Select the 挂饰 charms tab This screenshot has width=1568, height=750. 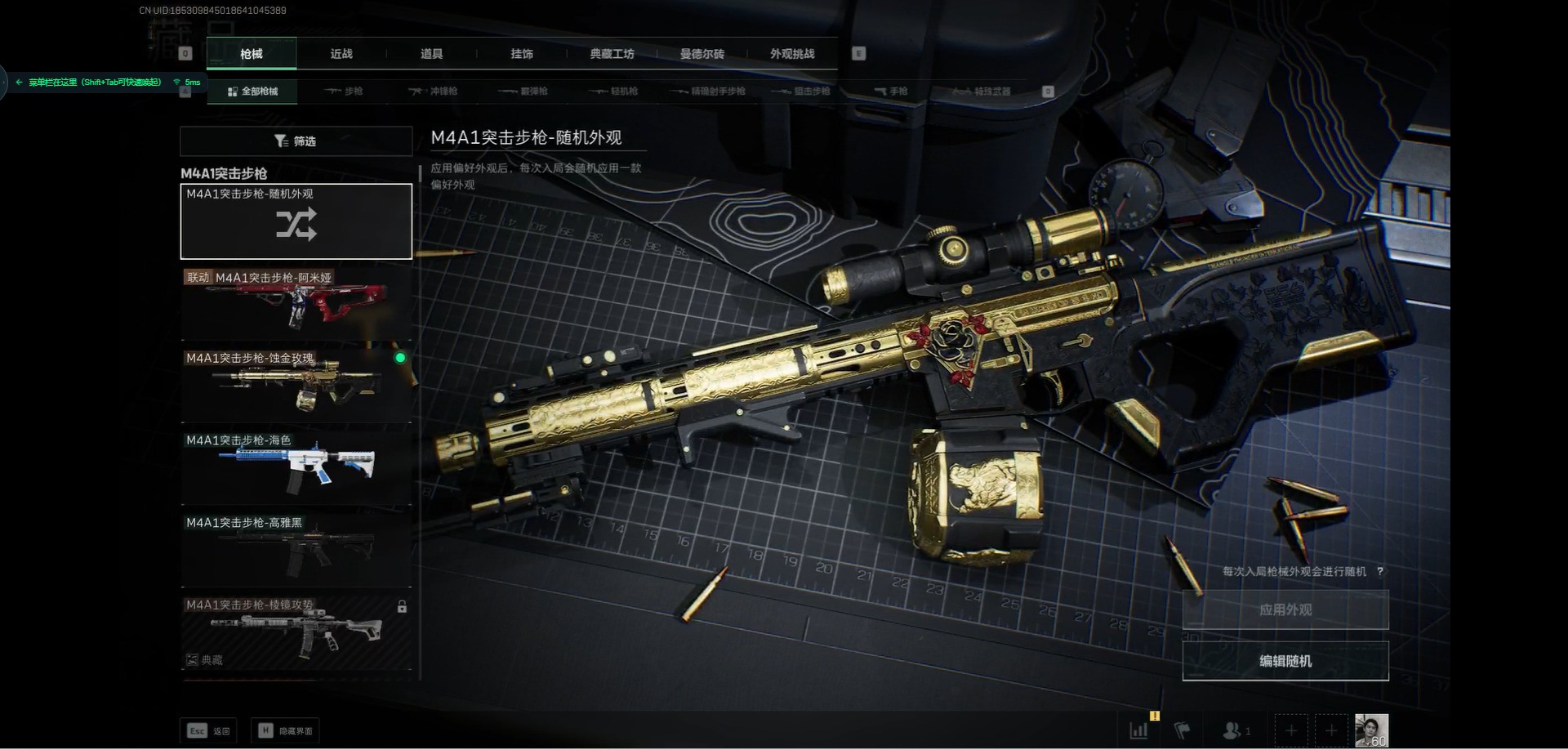522,54
